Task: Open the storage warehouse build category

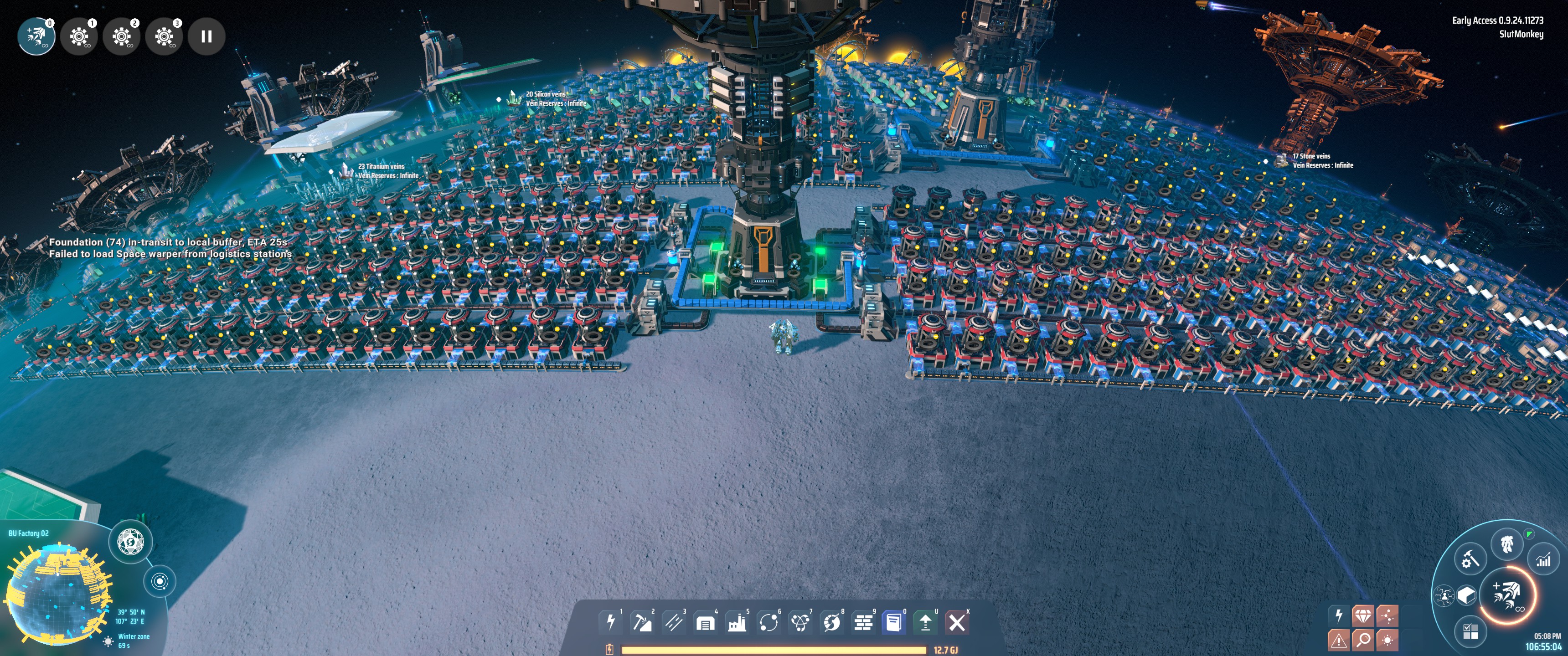Action: pyautogui.click(x=706, y=622)
